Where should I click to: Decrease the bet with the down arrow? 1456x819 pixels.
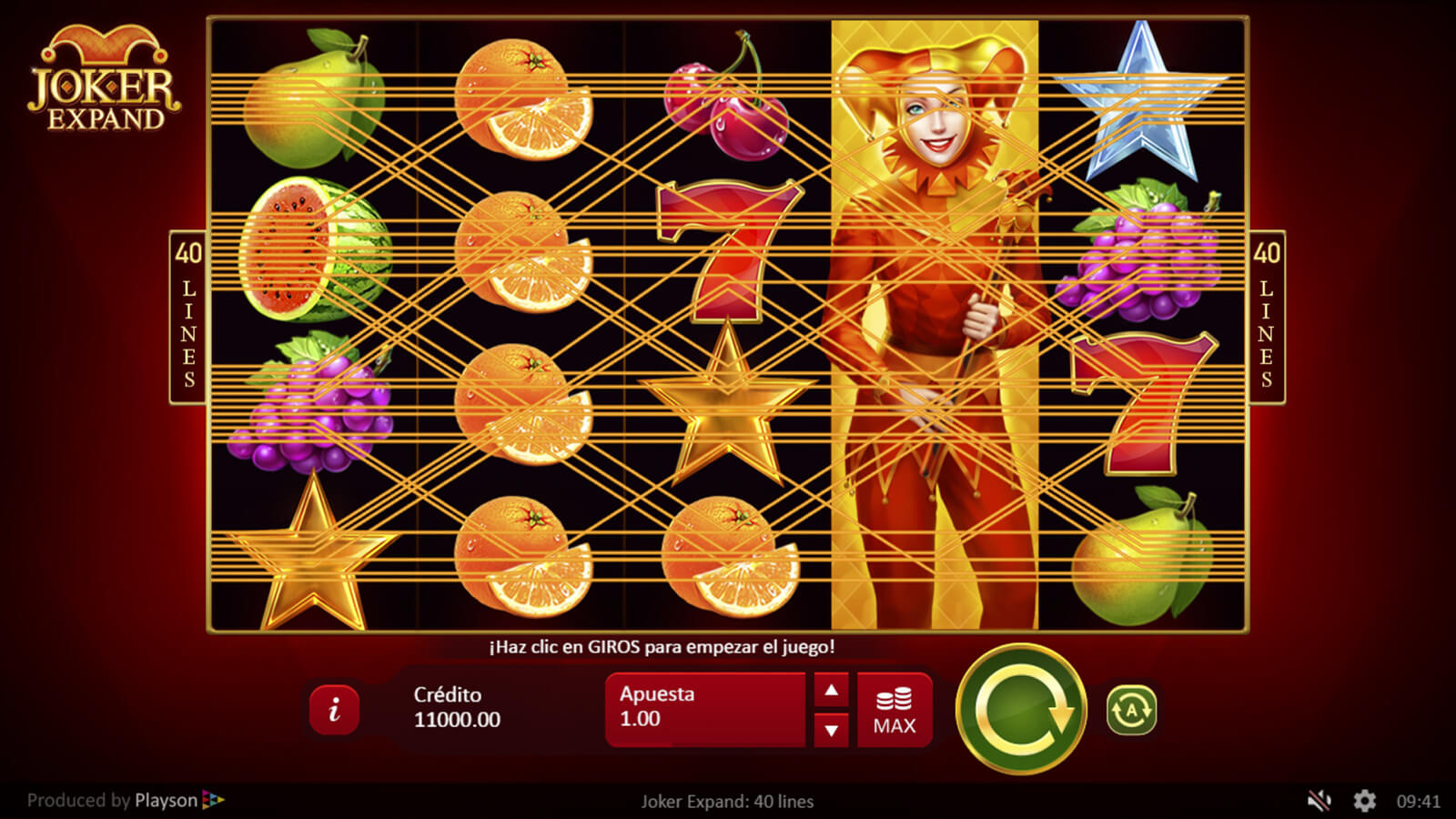(x=831, y=730)
